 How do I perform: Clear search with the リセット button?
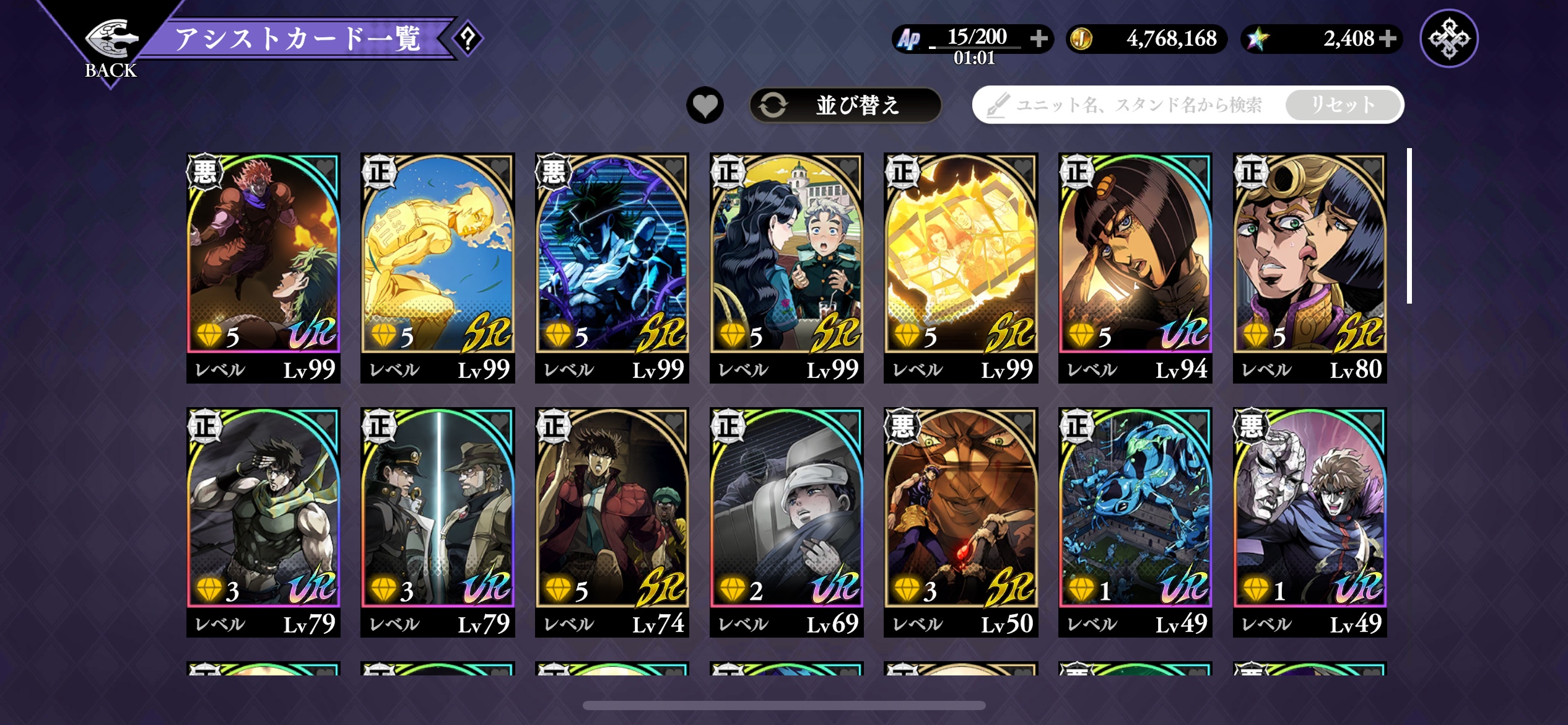point(1343,105)
